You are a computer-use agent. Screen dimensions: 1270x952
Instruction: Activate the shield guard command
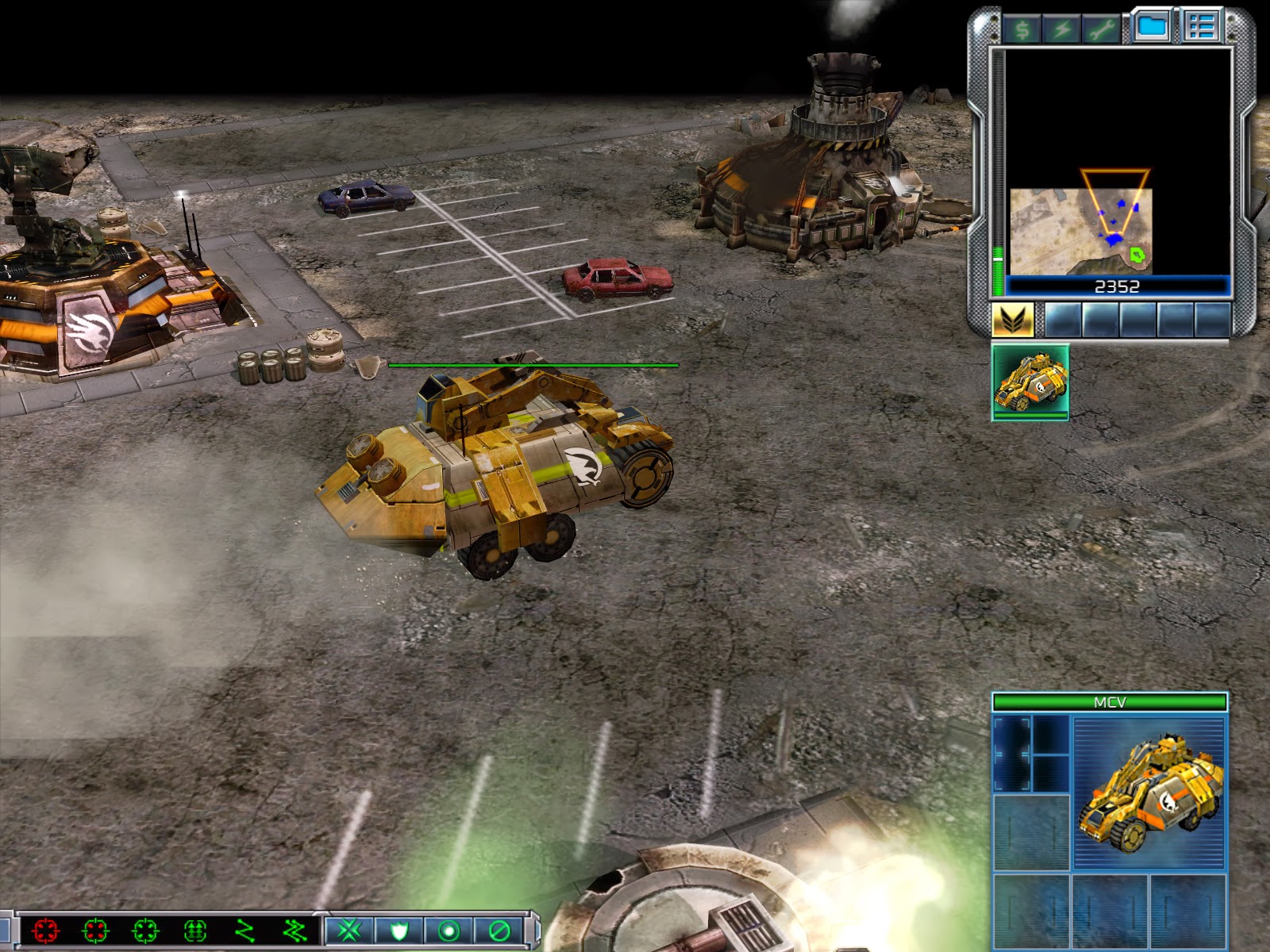398,930
